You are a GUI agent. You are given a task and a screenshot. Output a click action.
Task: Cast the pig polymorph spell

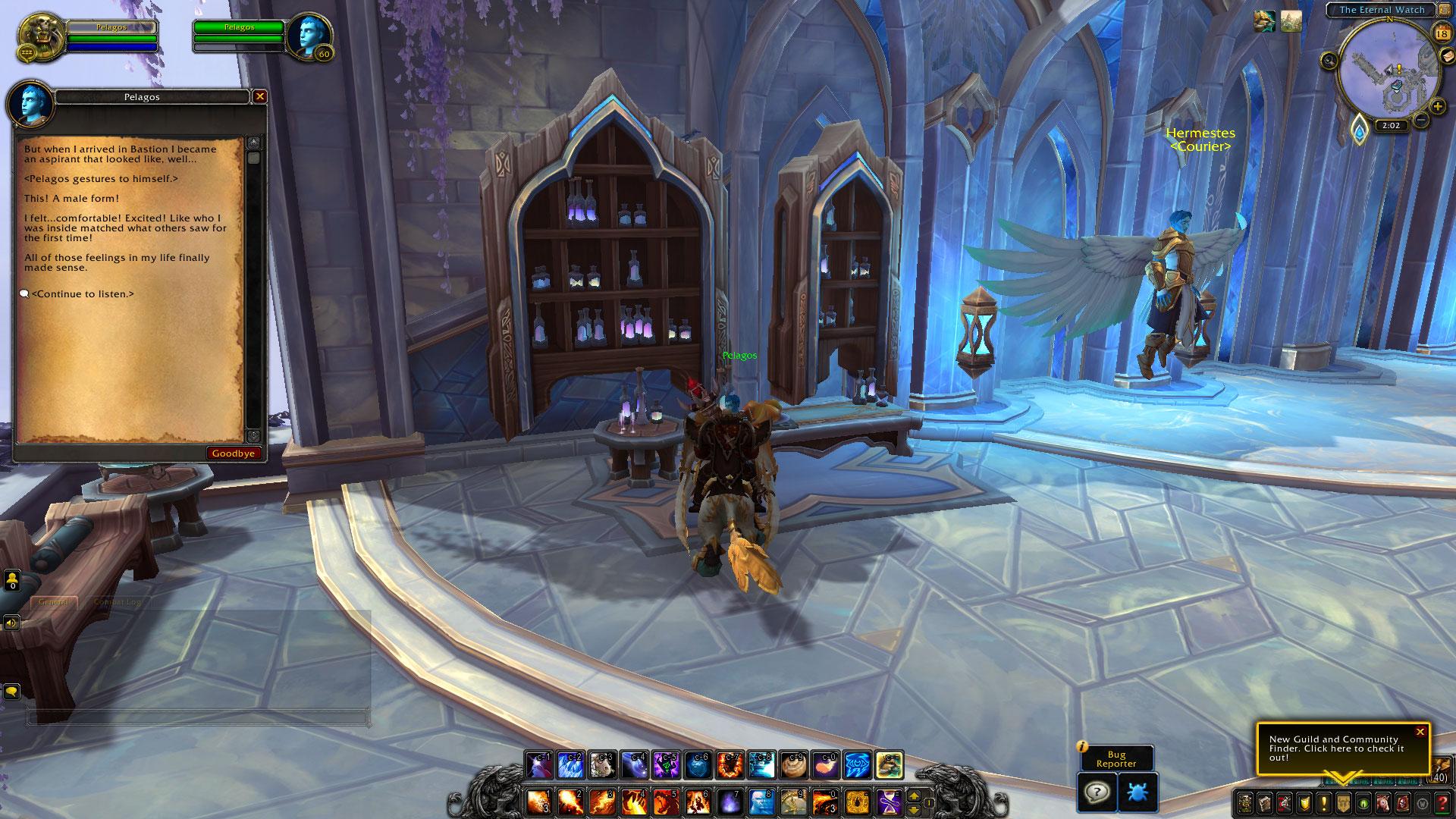coord(603,765)
